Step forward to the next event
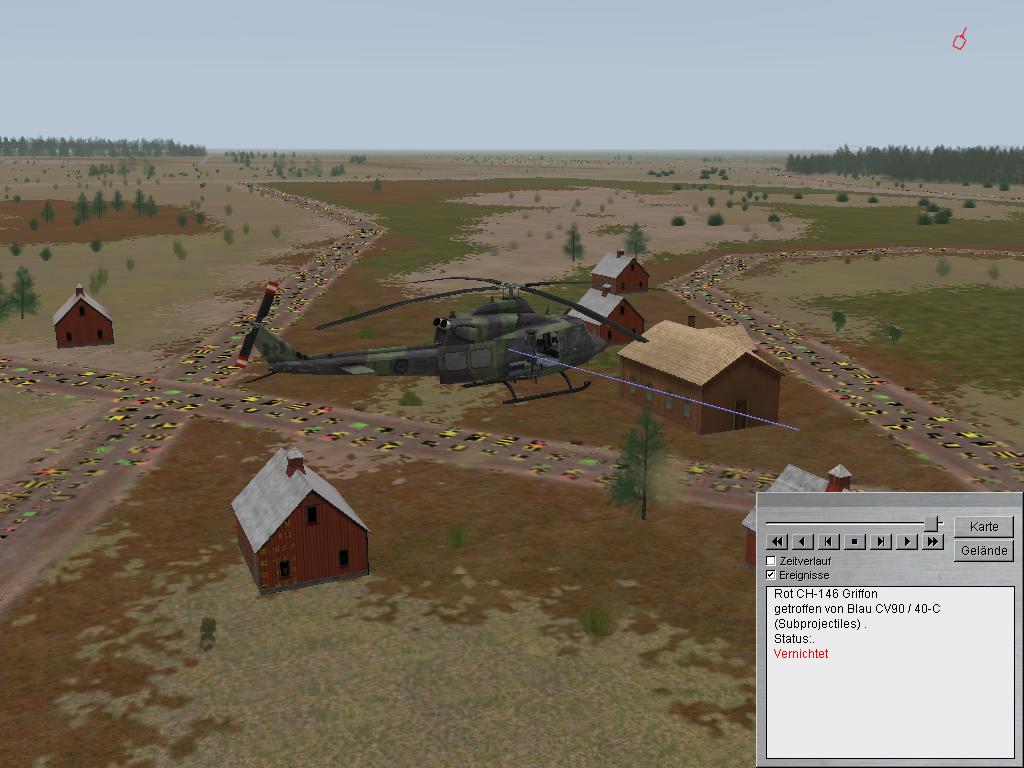 [x=881, y=542]
